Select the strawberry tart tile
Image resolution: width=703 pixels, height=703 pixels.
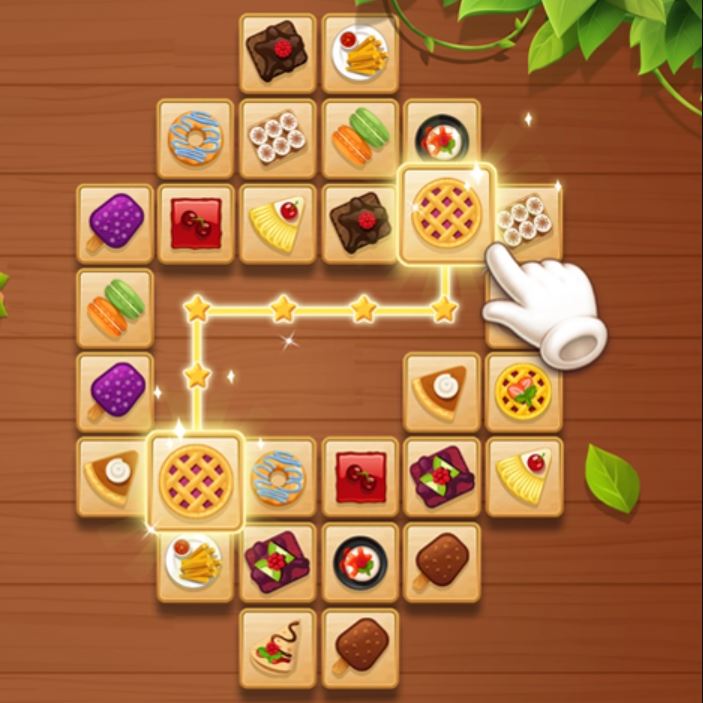pyautogui.click(x=523, y=391)
